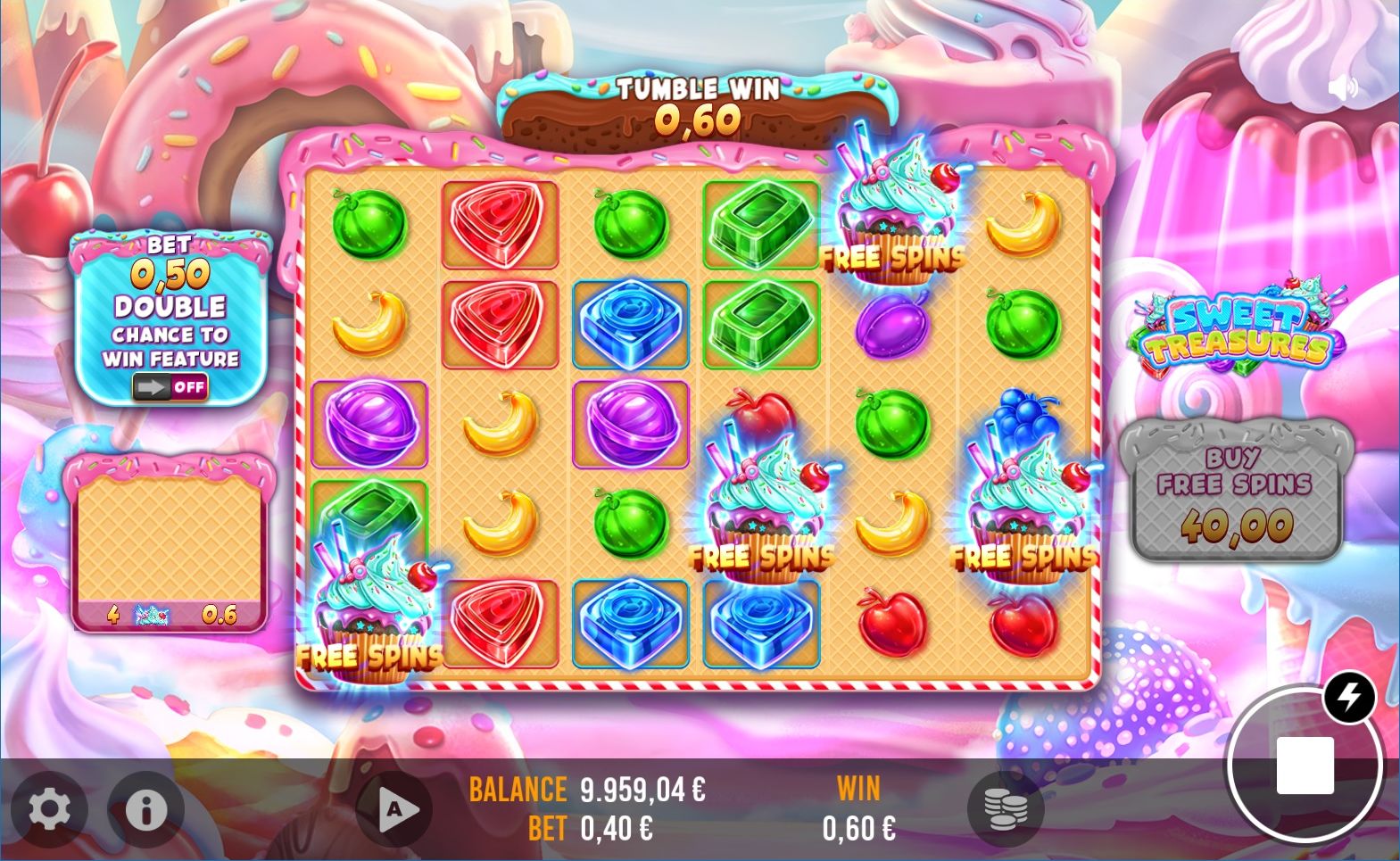The image size is (1400, 861).
Task: Start autoplay with the A arrow button
Action: (x=394, y=809)
